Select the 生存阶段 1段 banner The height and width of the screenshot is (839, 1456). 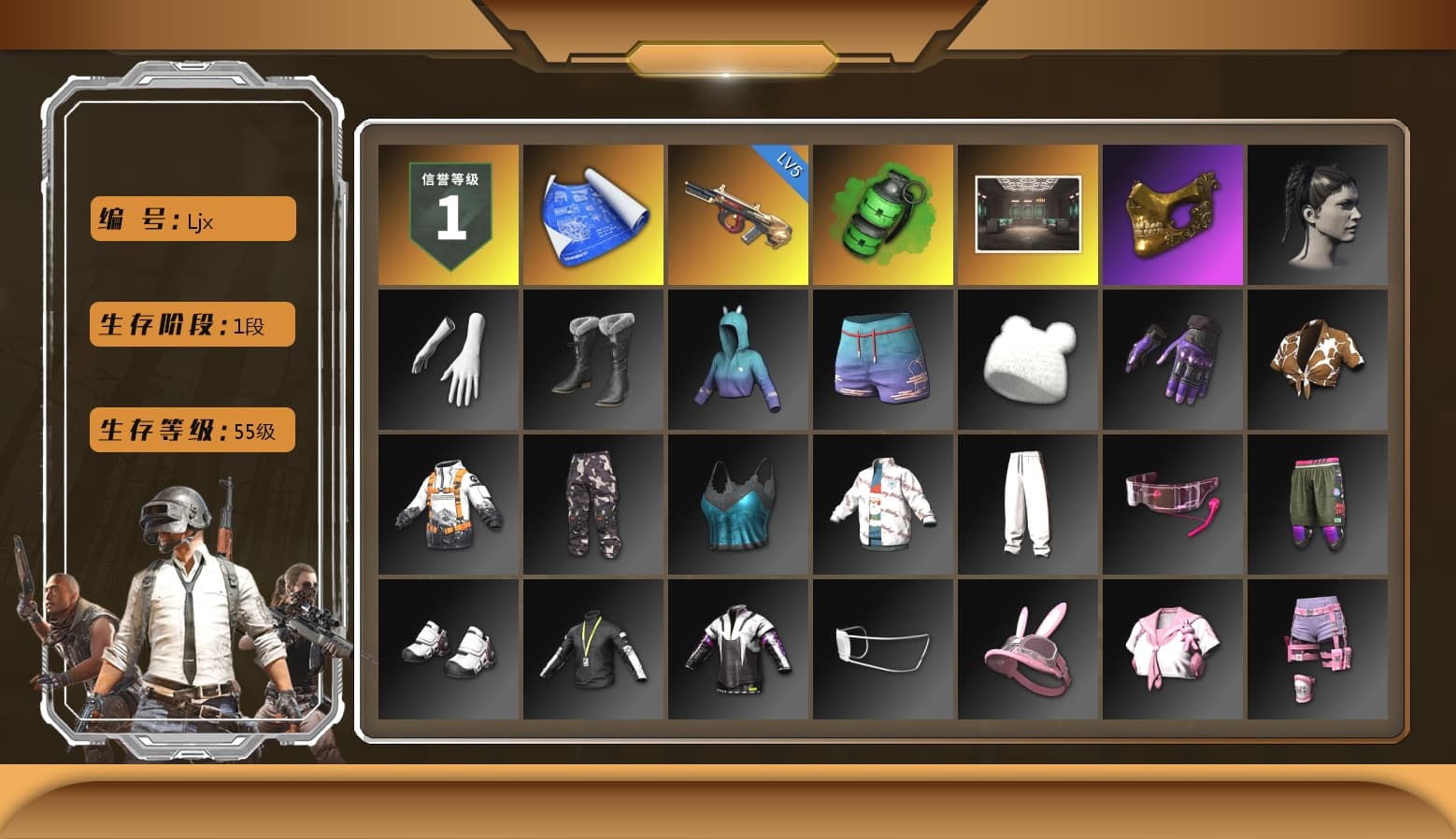click(x=191, y=324)
